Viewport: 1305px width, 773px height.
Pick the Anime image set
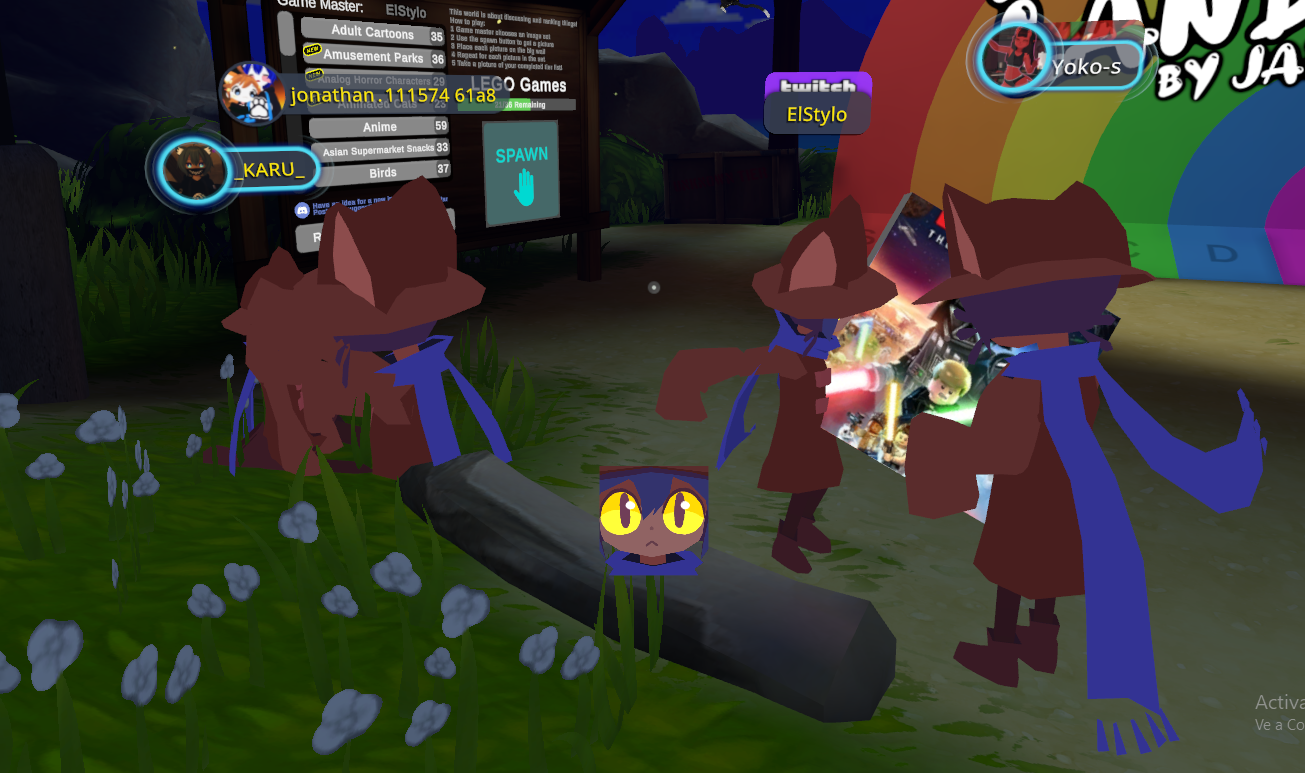[x=378, y=127]
